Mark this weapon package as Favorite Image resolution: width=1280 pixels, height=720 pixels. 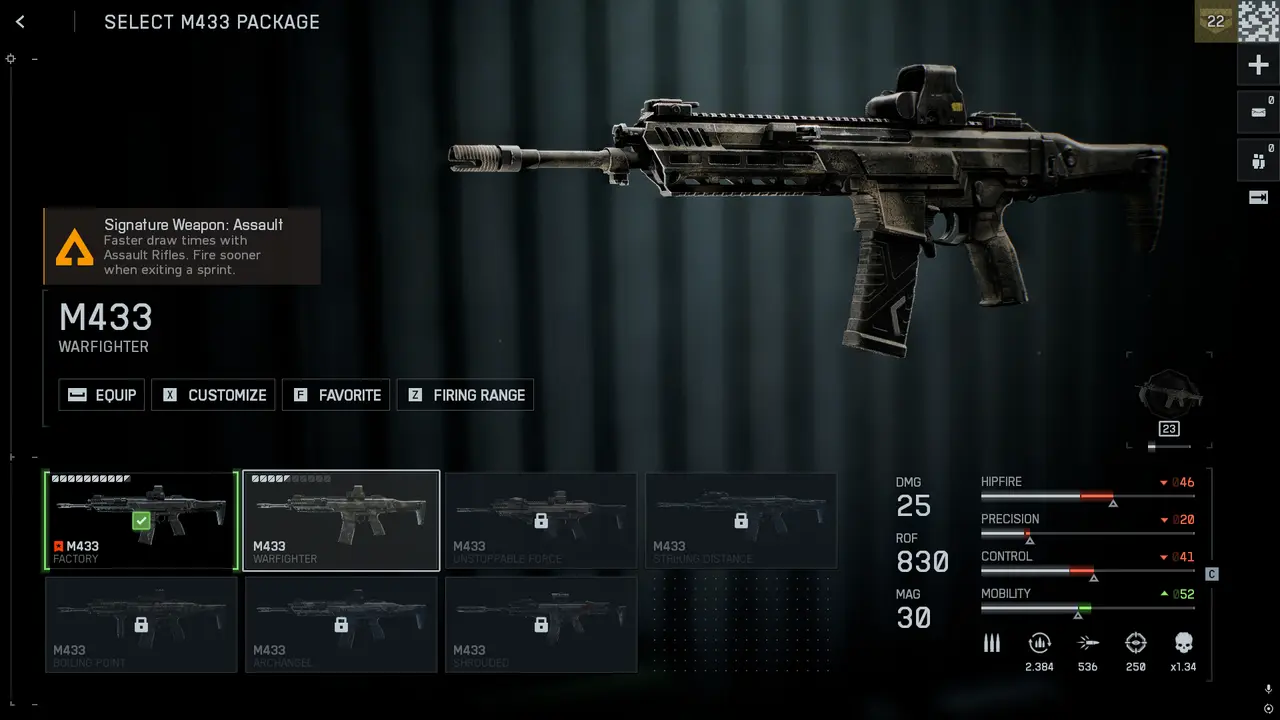point(337,395)
